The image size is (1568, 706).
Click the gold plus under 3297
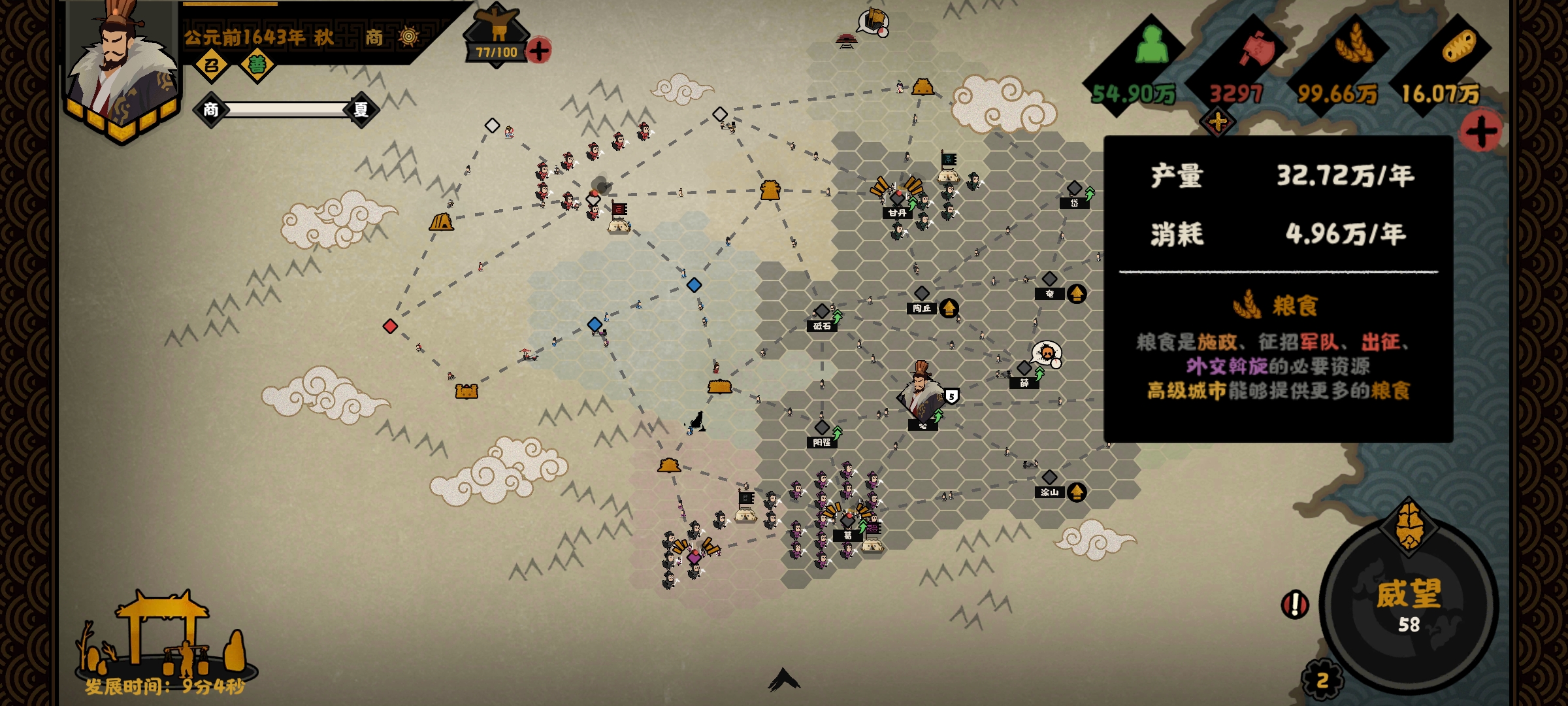coord(1217,122)
